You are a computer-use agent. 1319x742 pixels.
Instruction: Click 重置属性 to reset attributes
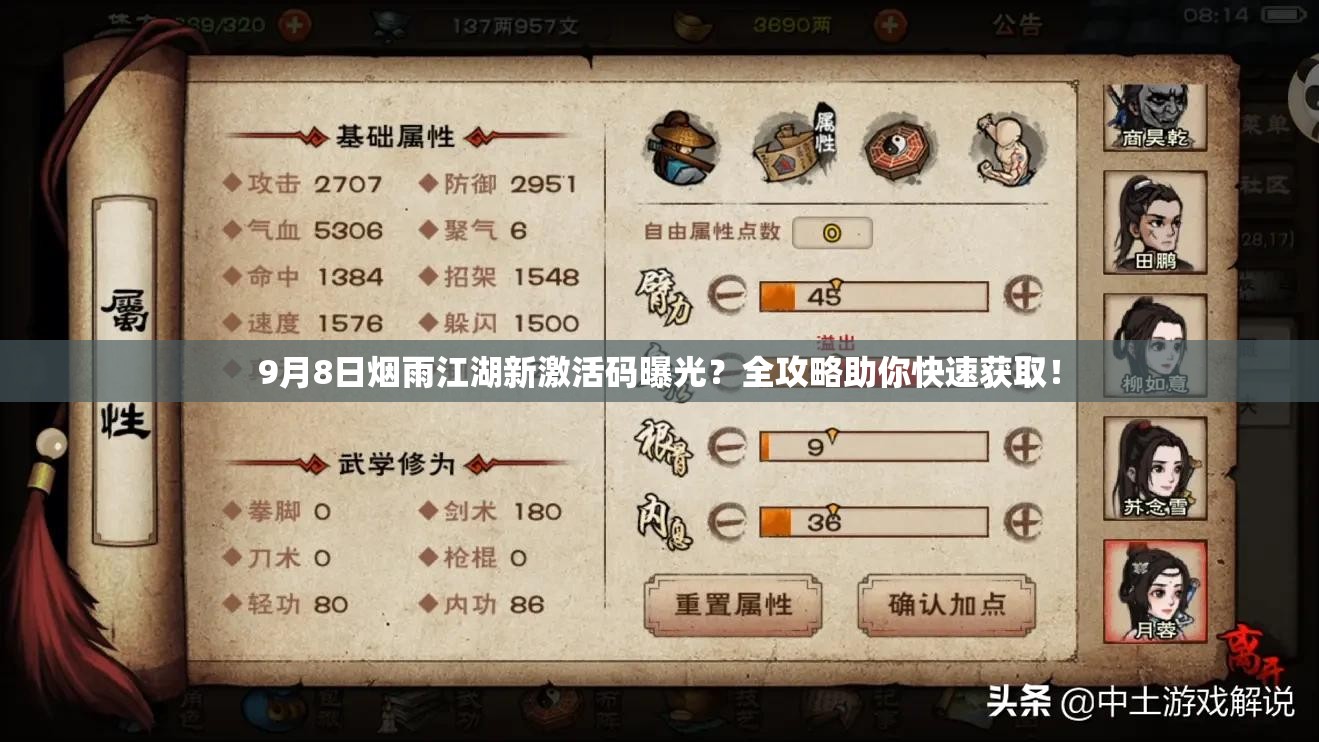point(735,604)
